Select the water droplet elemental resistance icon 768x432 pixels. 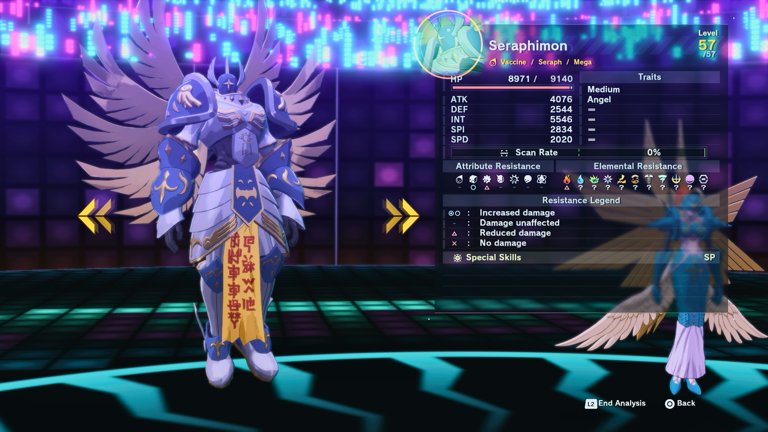tap(580, 180)
